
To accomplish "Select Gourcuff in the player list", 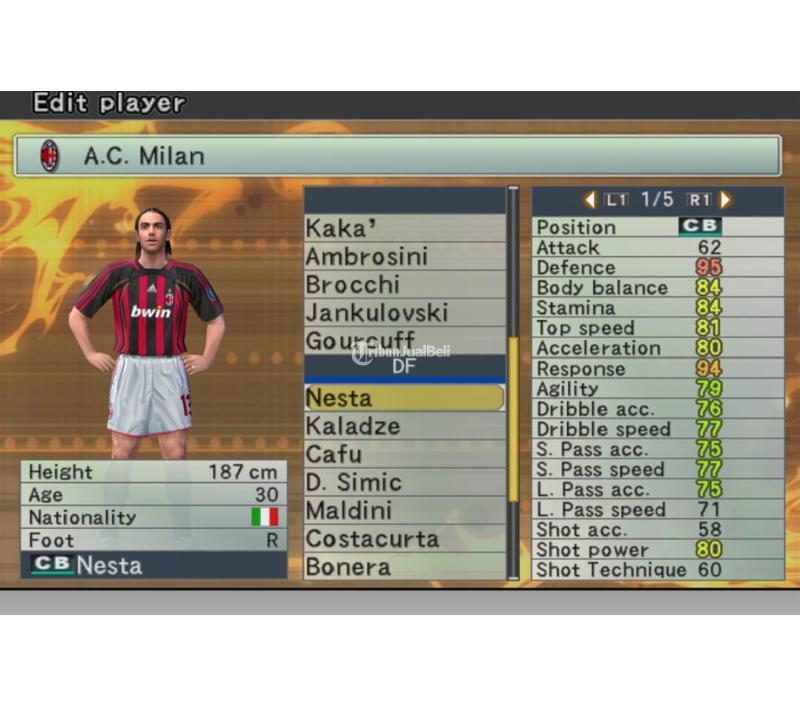I will click(404, 340).
